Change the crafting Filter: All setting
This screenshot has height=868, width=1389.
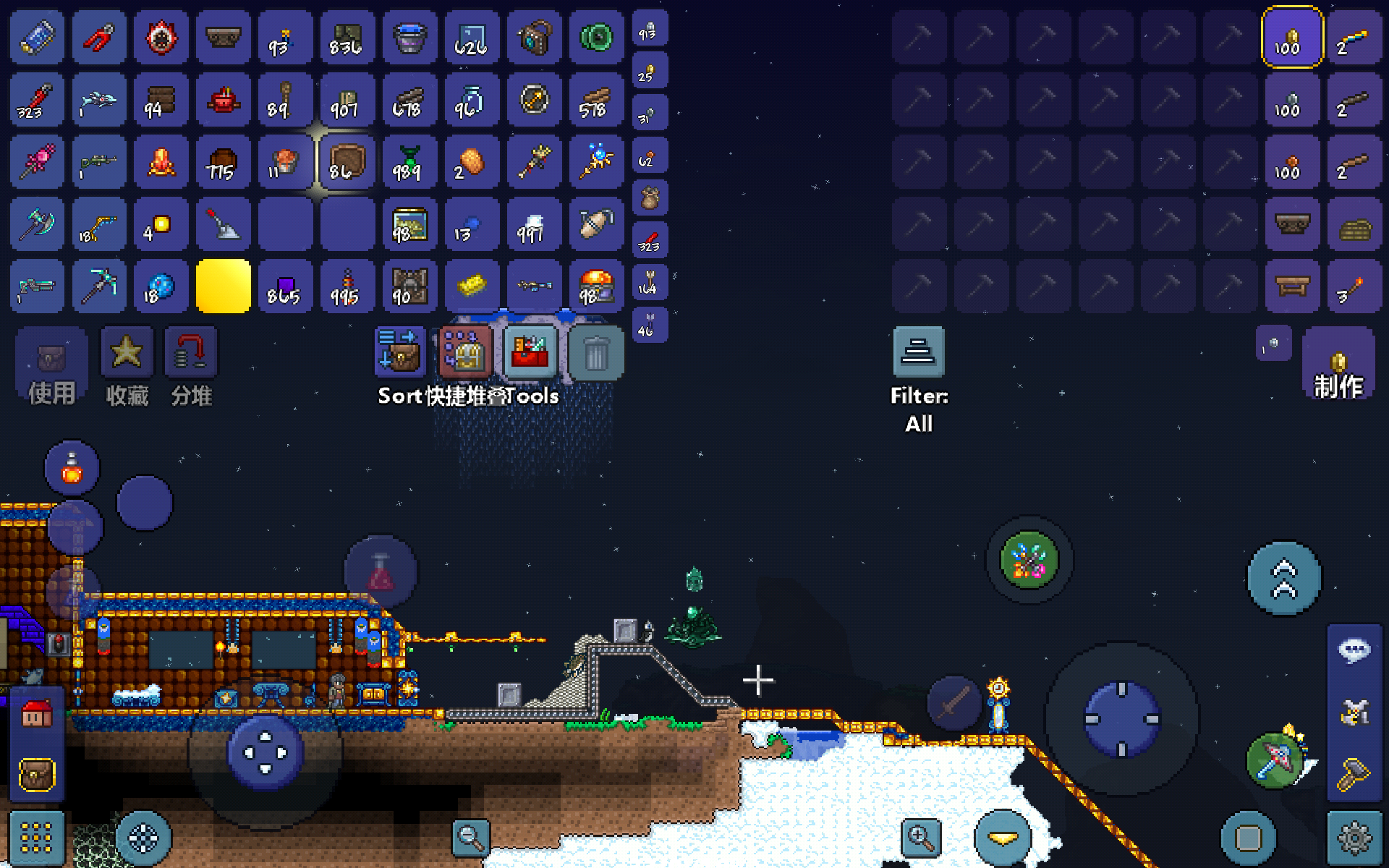coord(919,353)
